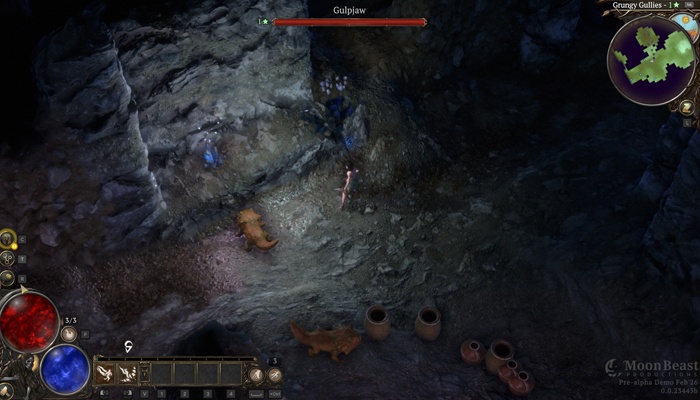This screenshot has width=700, height=400.
Task: Click the round dodge skill icon right of hotbar
Action: coord(256,374)
